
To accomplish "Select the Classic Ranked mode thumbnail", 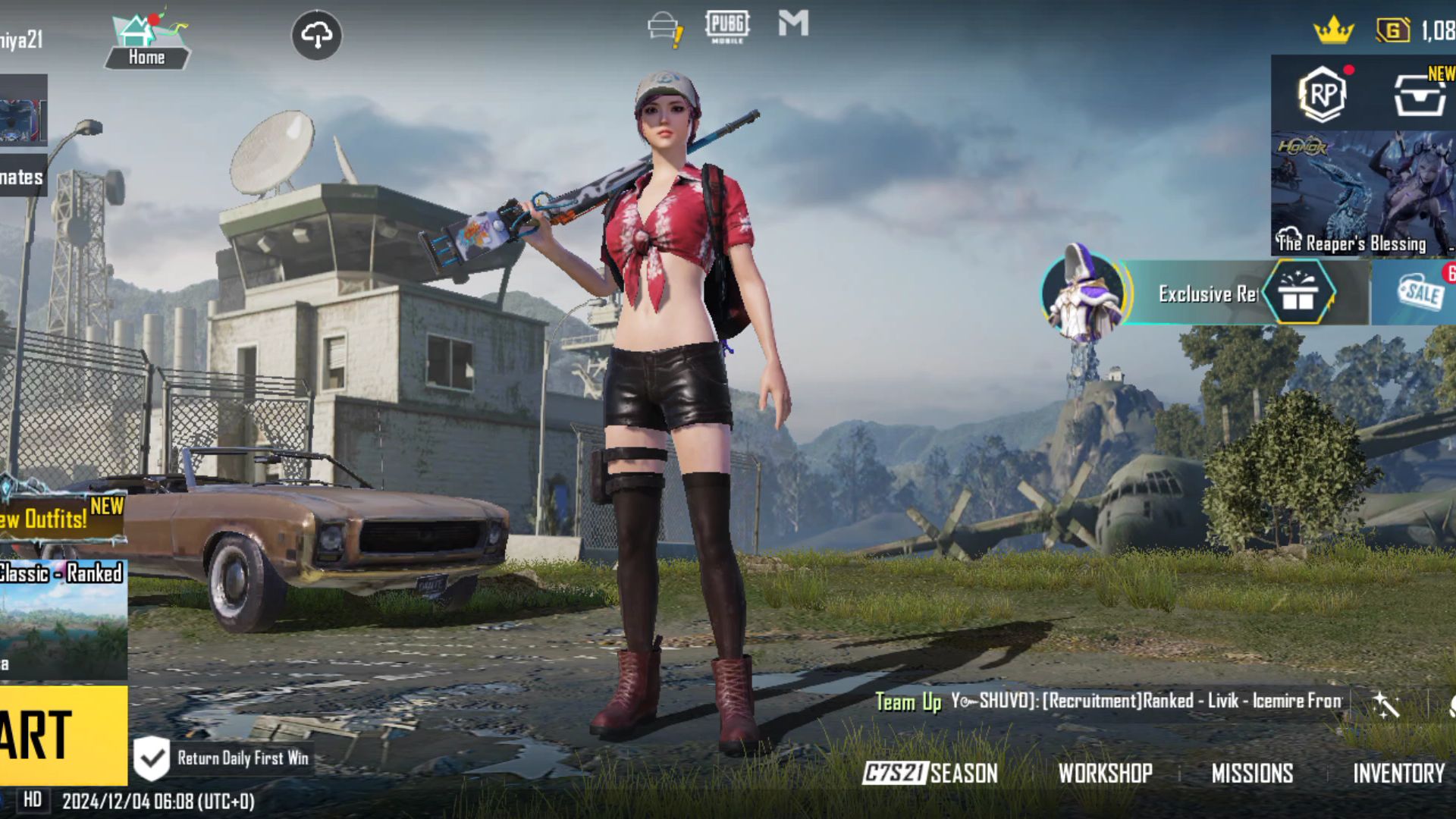I will pyautogui.click(x=63, y=618).
